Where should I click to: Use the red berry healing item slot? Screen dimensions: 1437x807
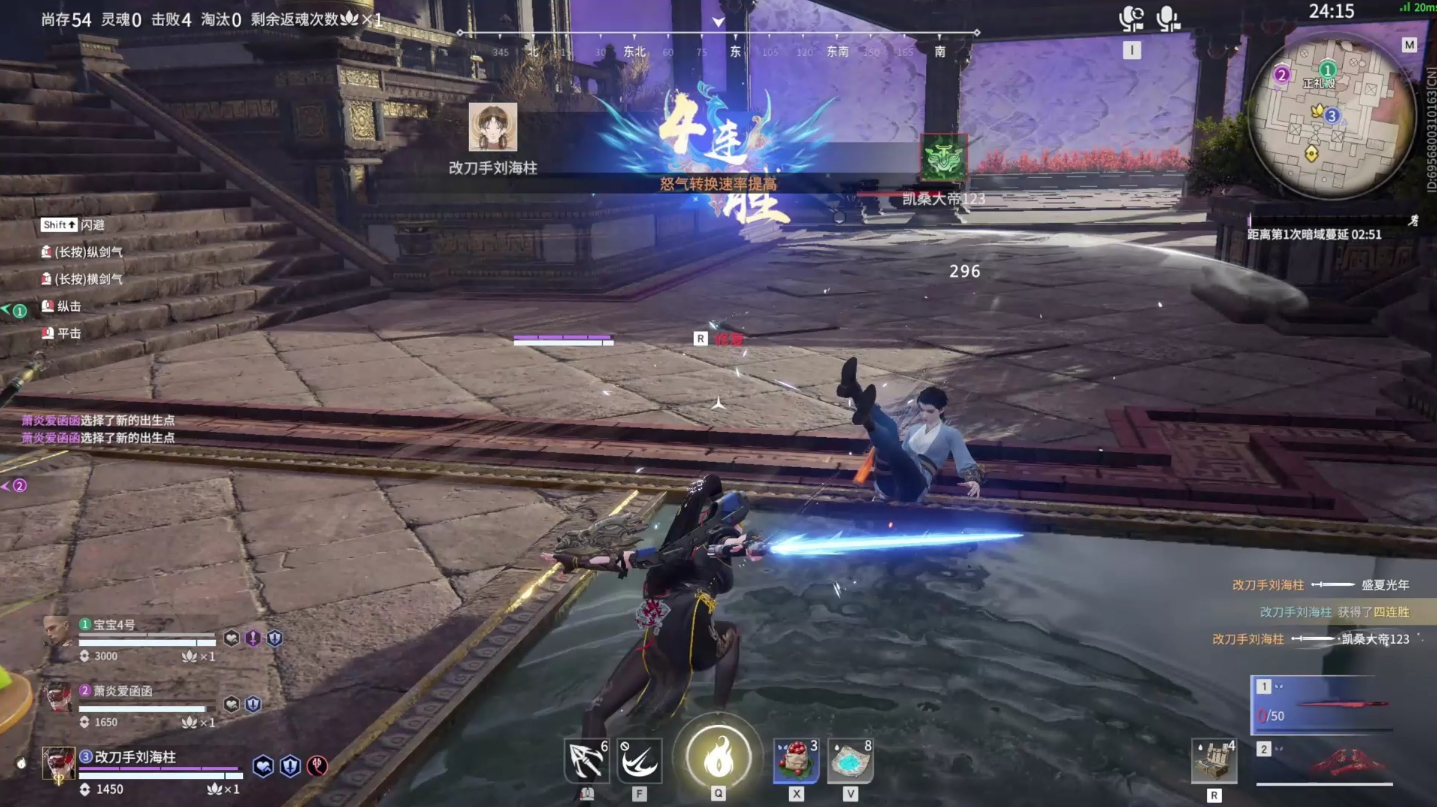(x=796, y=762)
